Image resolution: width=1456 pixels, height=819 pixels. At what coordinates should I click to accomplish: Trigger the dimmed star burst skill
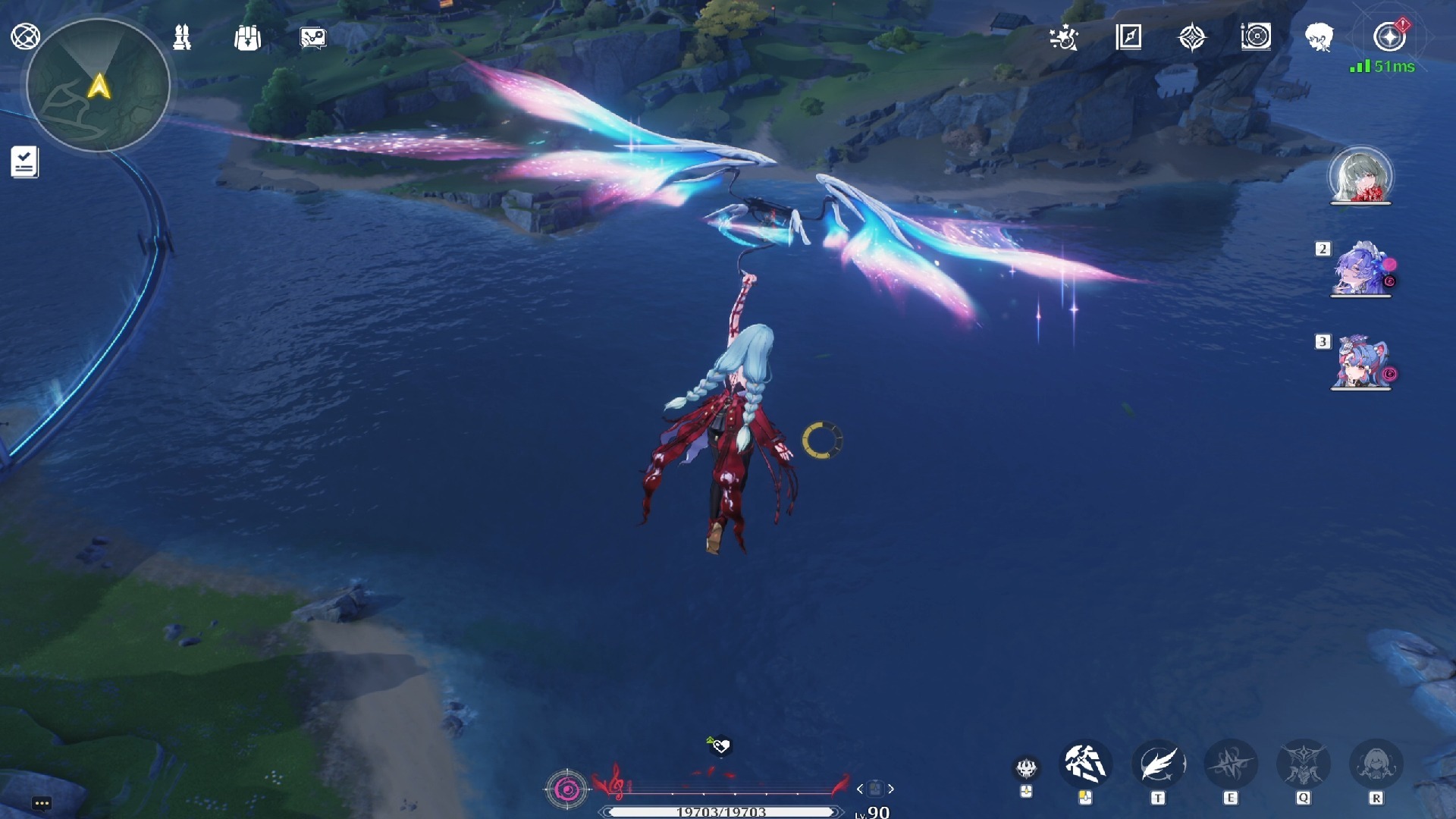[x=1230, y=764]
